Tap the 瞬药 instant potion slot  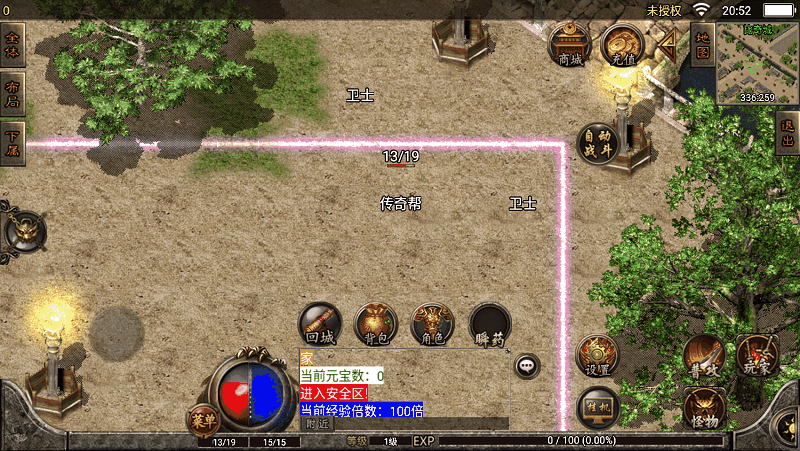coord(490,324)
